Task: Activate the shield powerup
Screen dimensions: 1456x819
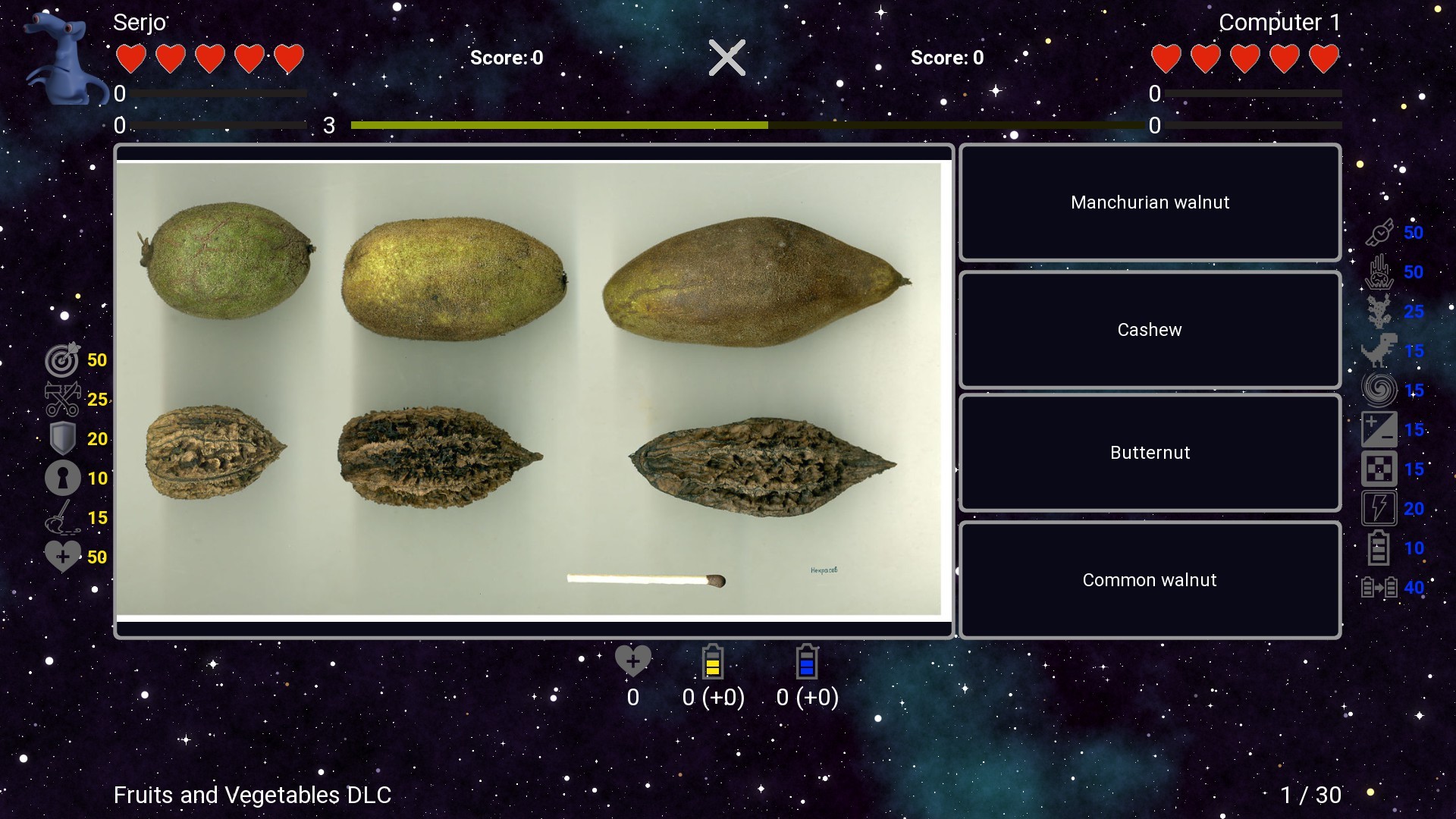Action: pyautogui.click(x=64, y=438)
